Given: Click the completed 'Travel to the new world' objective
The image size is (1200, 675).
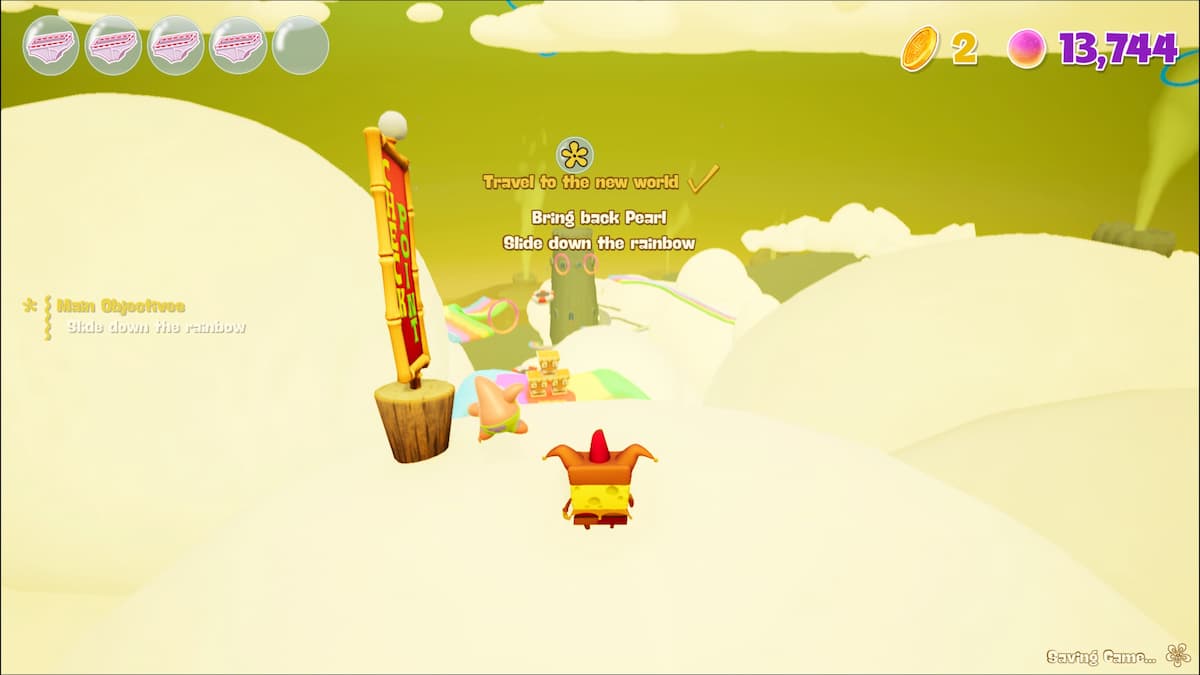Looking at the screenshot, I should [581, 182].
